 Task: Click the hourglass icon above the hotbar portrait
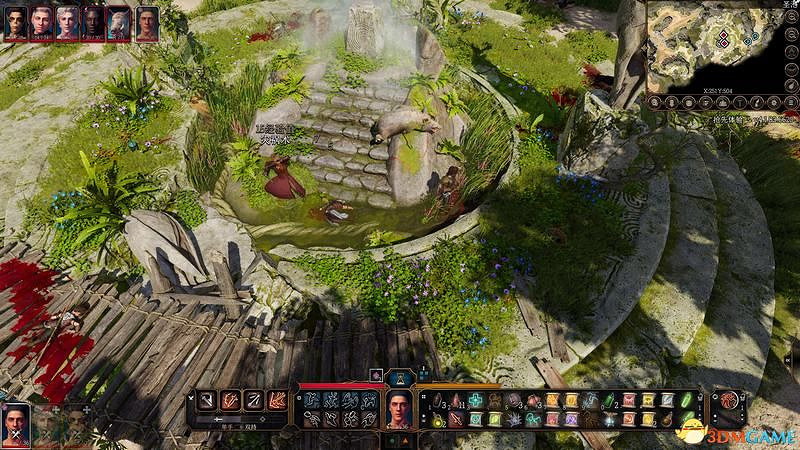399,377
